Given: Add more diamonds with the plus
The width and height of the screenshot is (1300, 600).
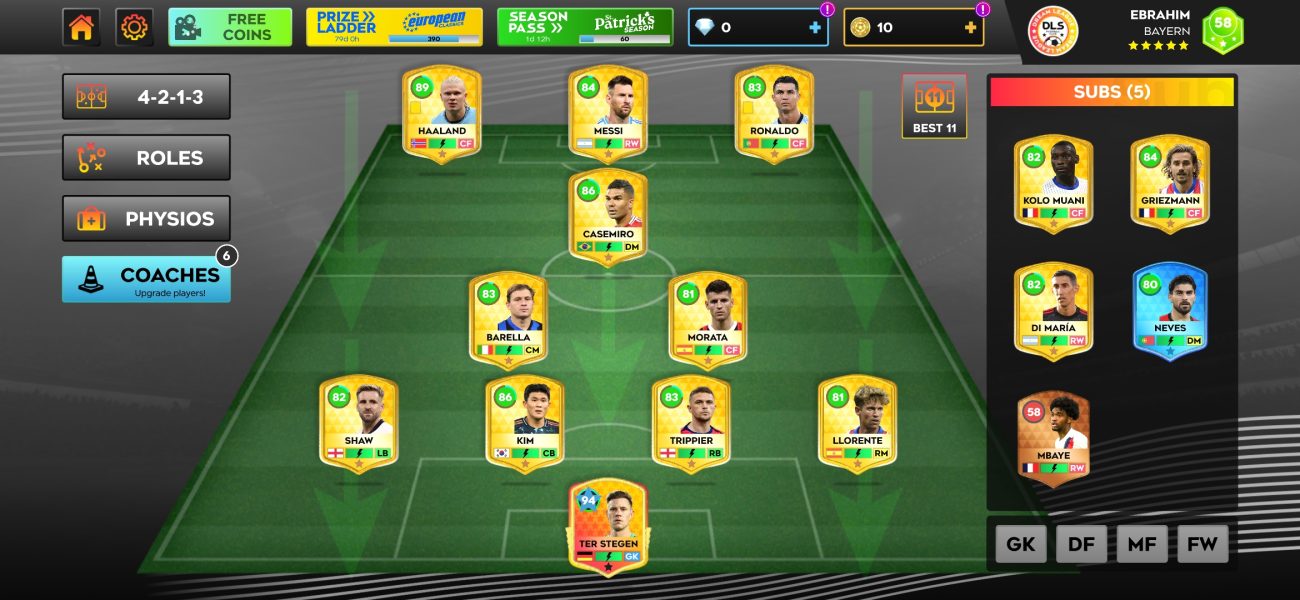Looking at the screenshot, I should coord(815,28).
